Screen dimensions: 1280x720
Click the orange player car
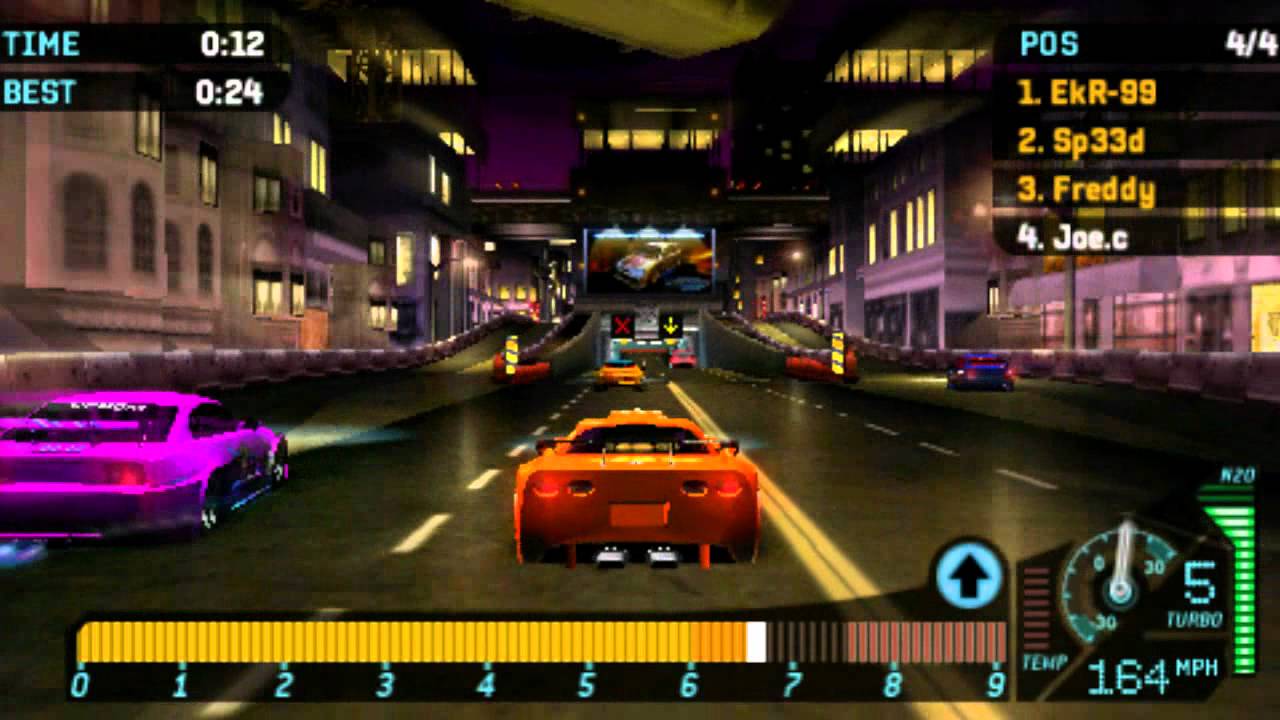point(630,490)
